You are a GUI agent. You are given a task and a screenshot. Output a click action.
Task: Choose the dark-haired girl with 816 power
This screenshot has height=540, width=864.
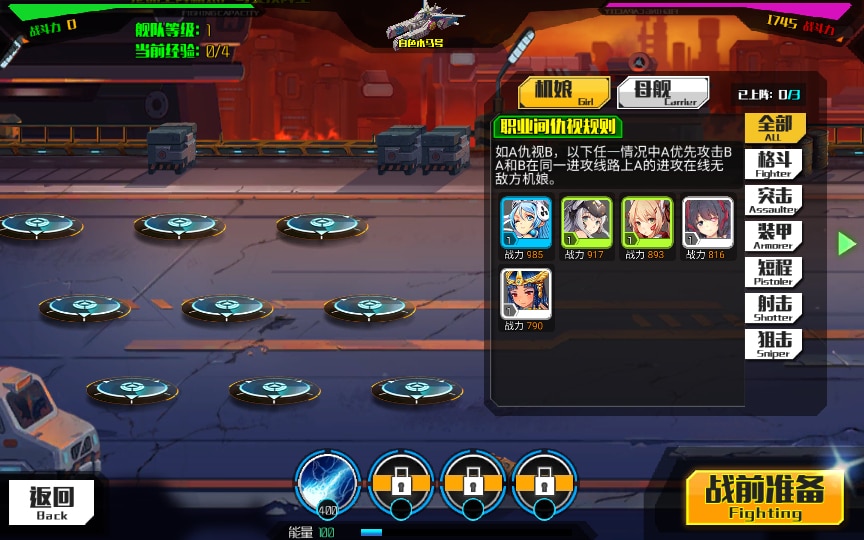click(x=707, y=222)
